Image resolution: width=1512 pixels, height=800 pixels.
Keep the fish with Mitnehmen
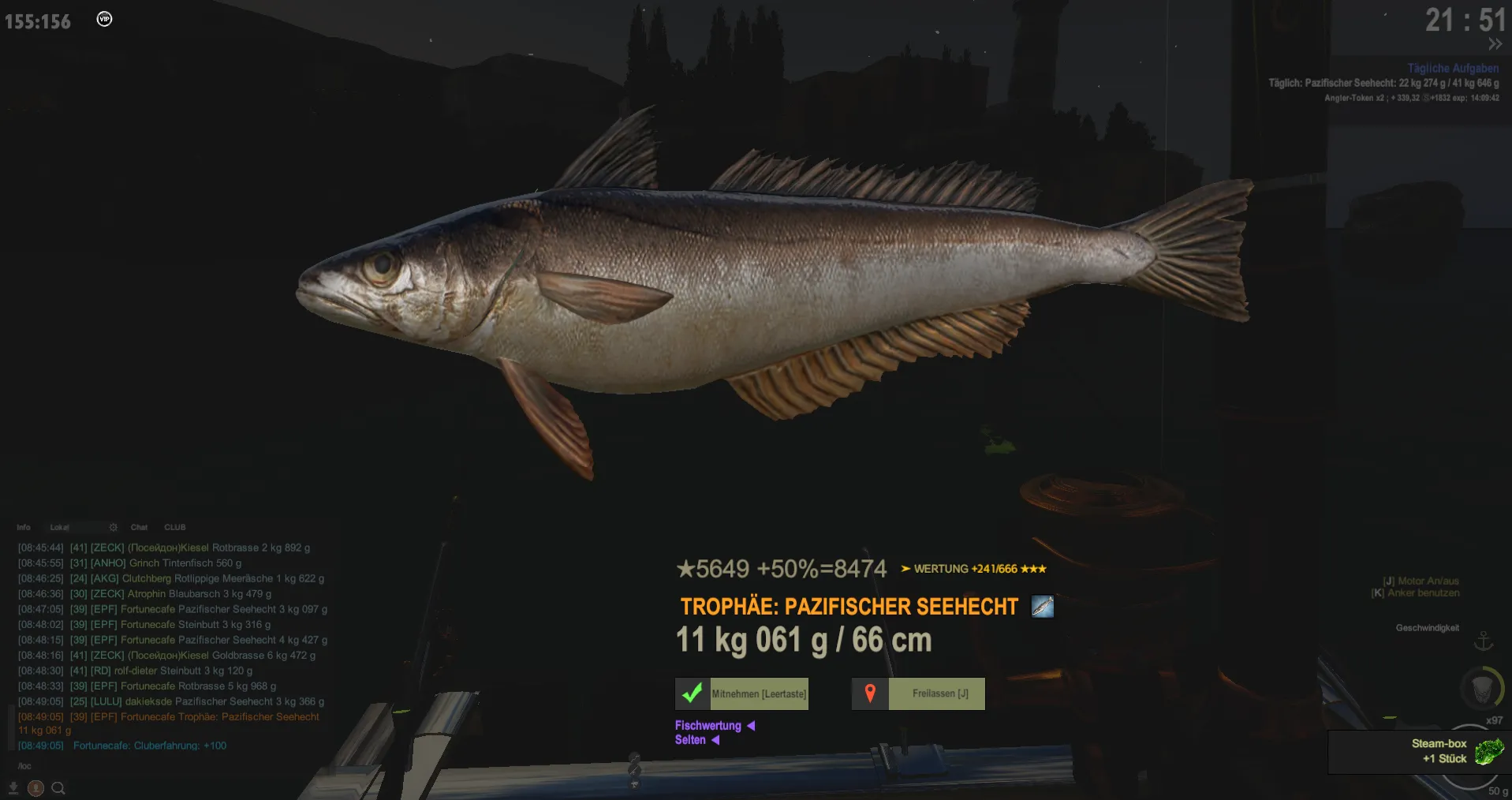click(742, 694)
